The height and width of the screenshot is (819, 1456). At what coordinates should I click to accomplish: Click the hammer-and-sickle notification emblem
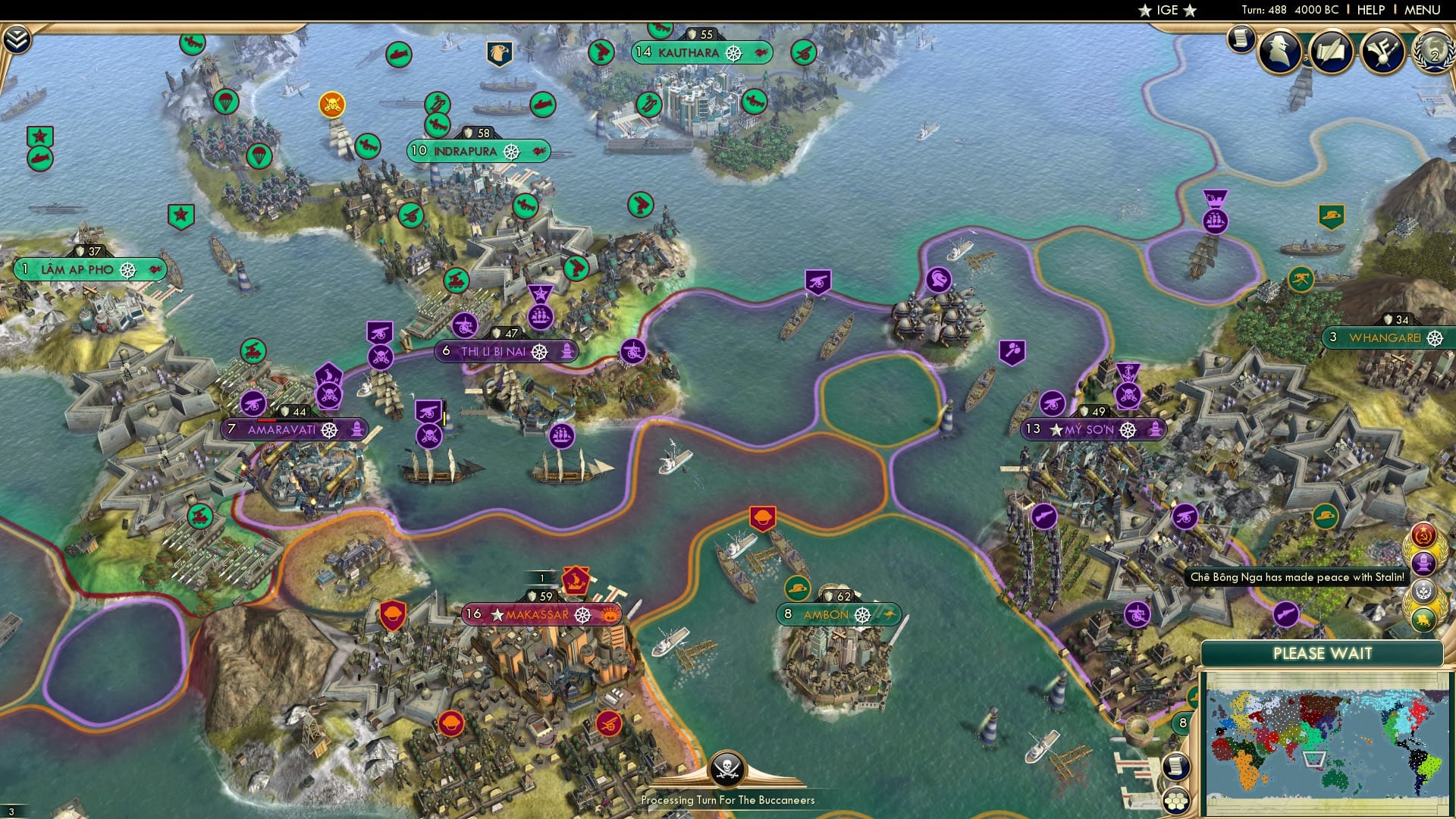pyautogui.click(x=1423, y=535)
